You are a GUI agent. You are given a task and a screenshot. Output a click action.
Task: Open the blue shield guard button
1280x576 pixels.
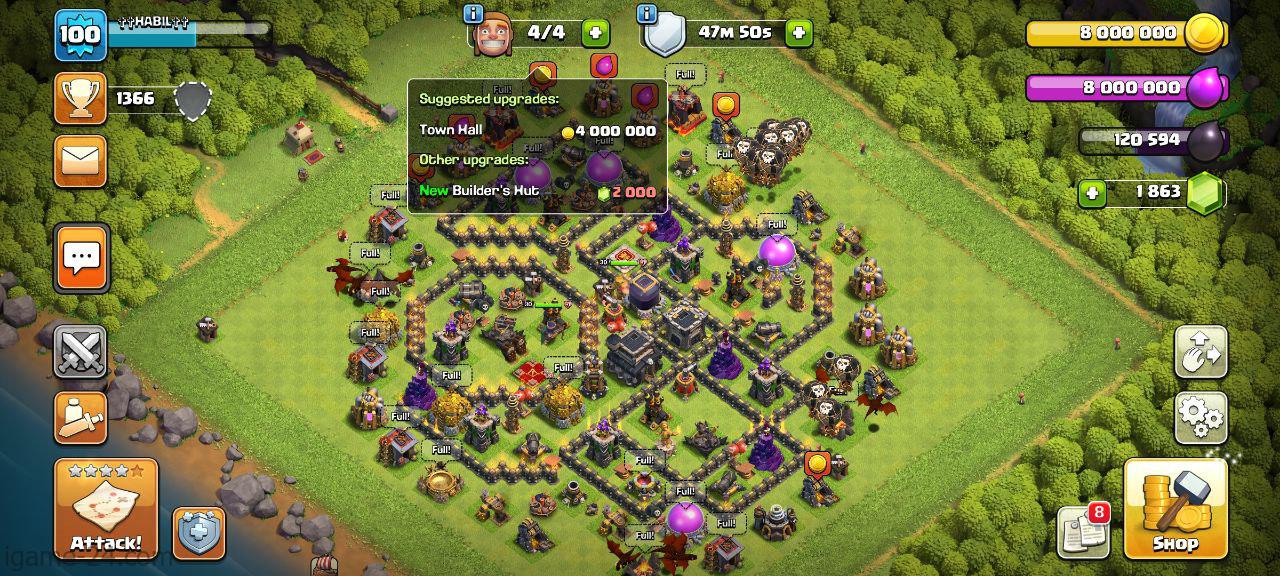coord(197,532)
